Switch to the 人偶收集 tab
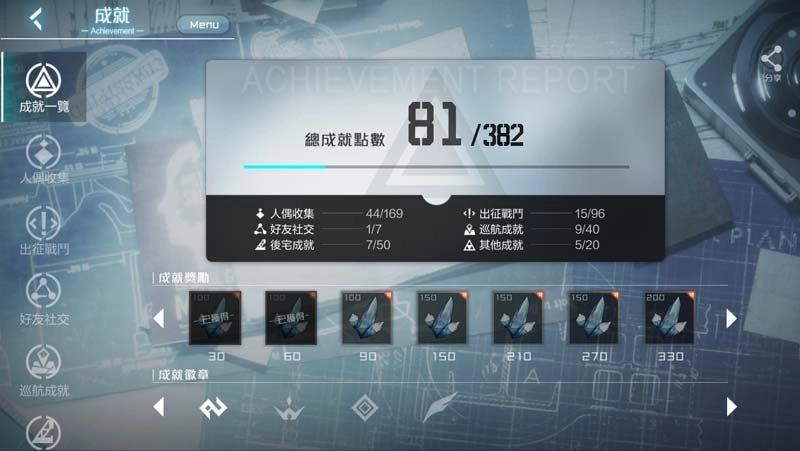The height and width of the screenshot is (451, 800). point(43,160)
